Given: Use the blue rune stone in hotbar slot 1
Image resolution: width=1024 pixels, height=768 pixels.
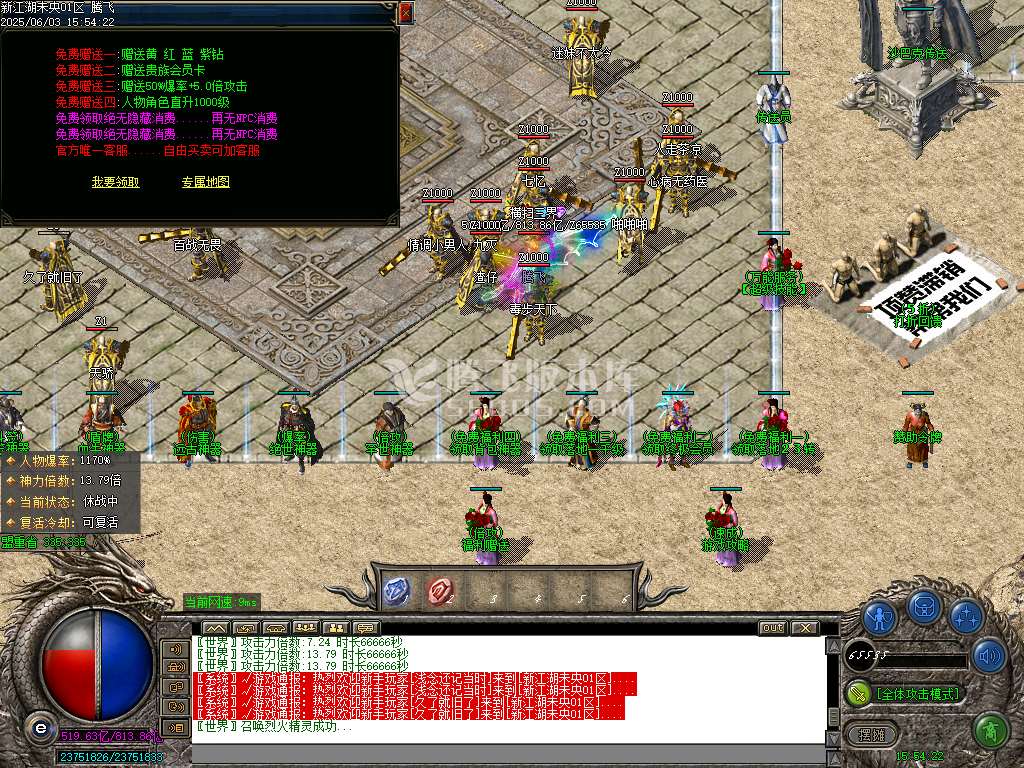Looking at the screenshot, I should [x=396, y=591].
